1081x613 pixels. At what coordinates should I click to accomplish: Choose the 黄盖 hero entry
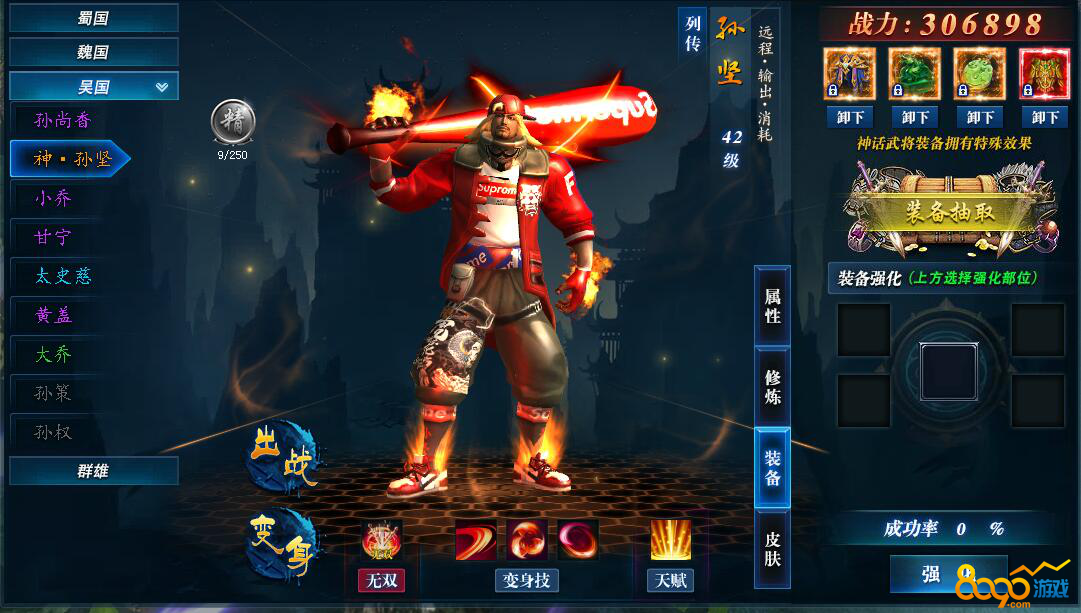point(54,315)
